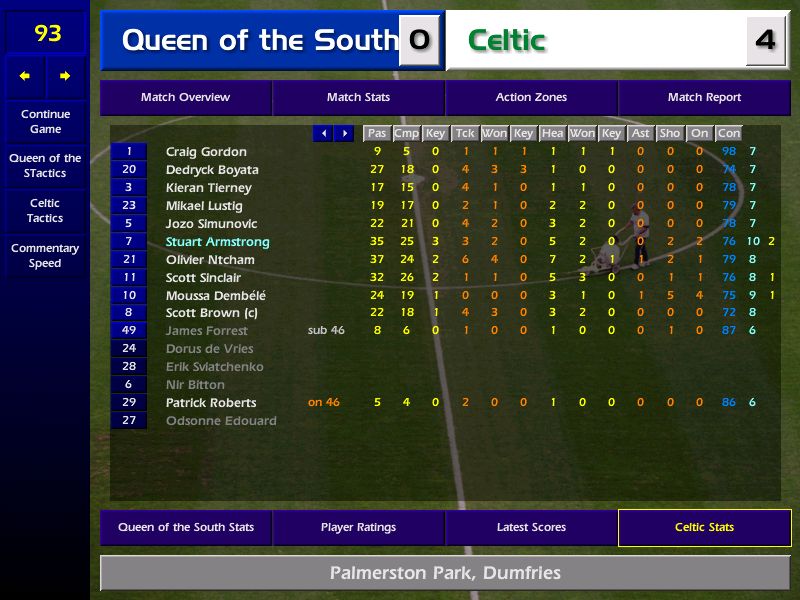Show the Match Stats tab

tap(358, 98)
